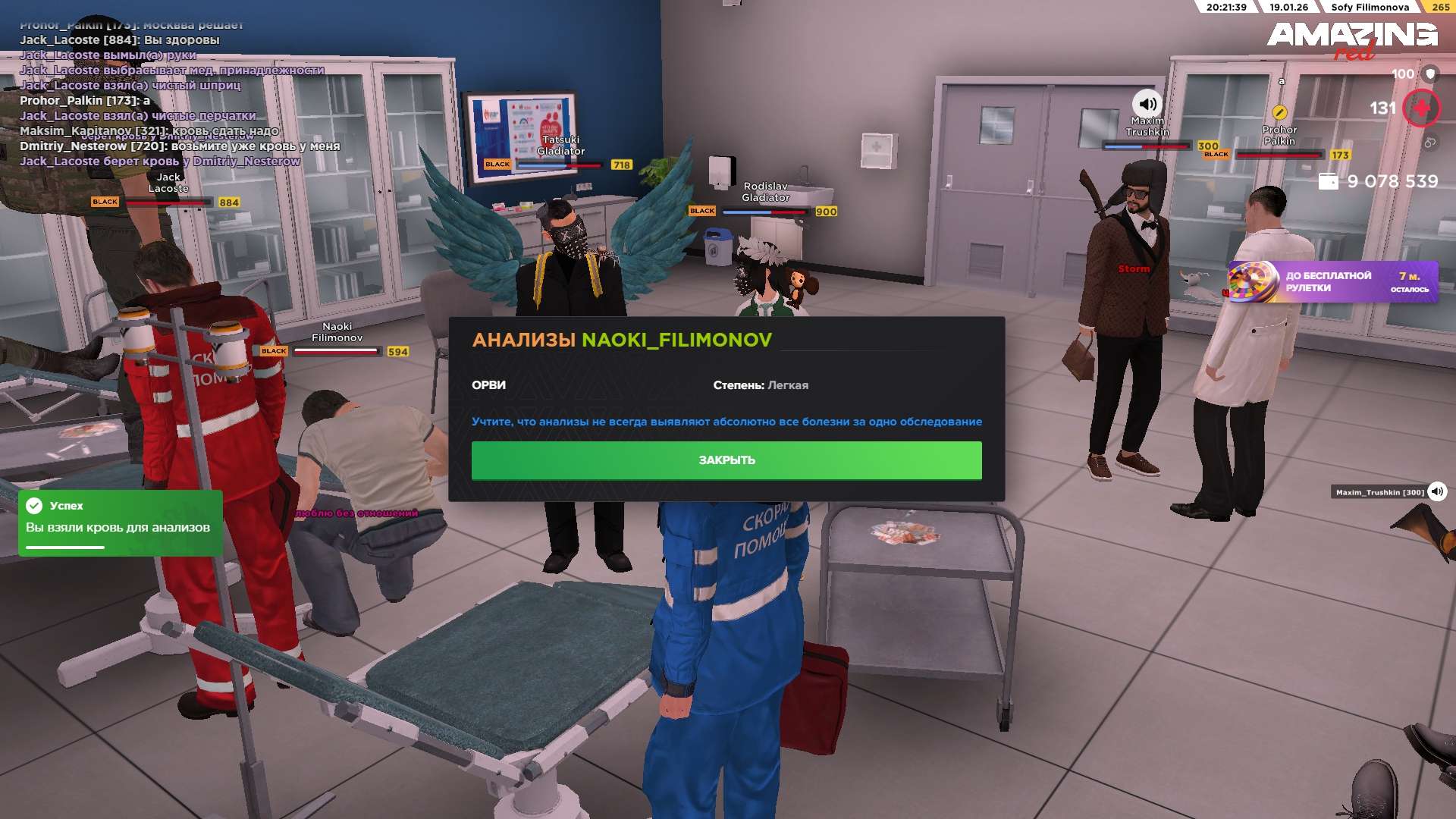Image resolution: width=1456 pixels, height=819 pixels.
Task: Close the analysis results dialog
Action: [726, 460]
